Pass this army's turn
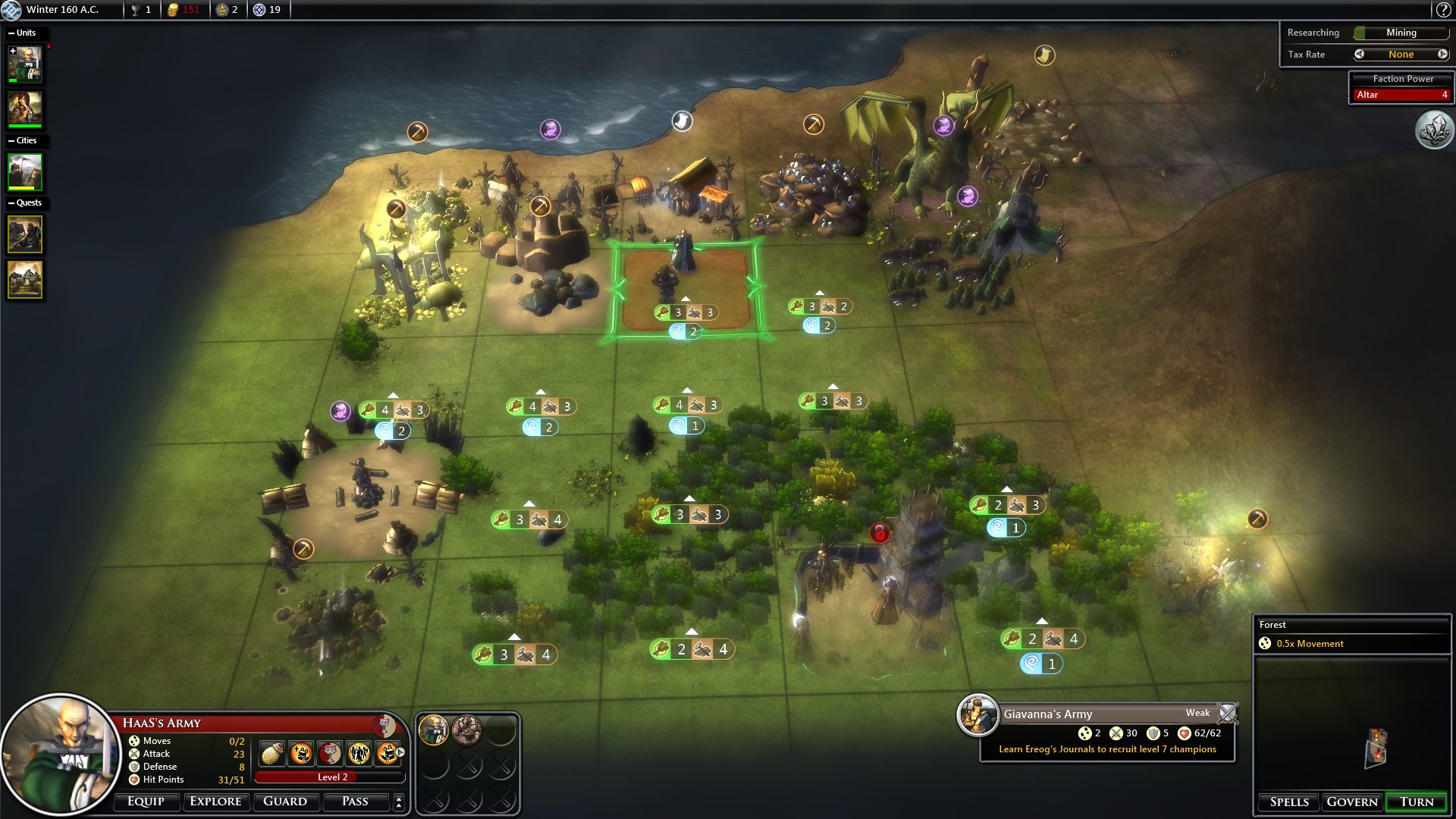Image resolution: width=1456 pixels, height=819 pixels. pyautogui.click(x=355, y=801)
